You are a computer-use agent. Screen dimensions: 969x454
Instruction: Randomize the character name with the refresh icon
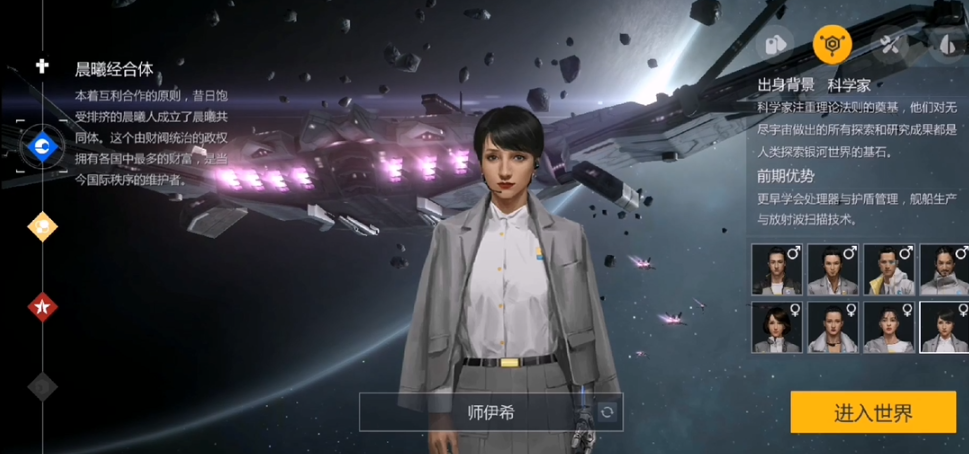point(605,412)
